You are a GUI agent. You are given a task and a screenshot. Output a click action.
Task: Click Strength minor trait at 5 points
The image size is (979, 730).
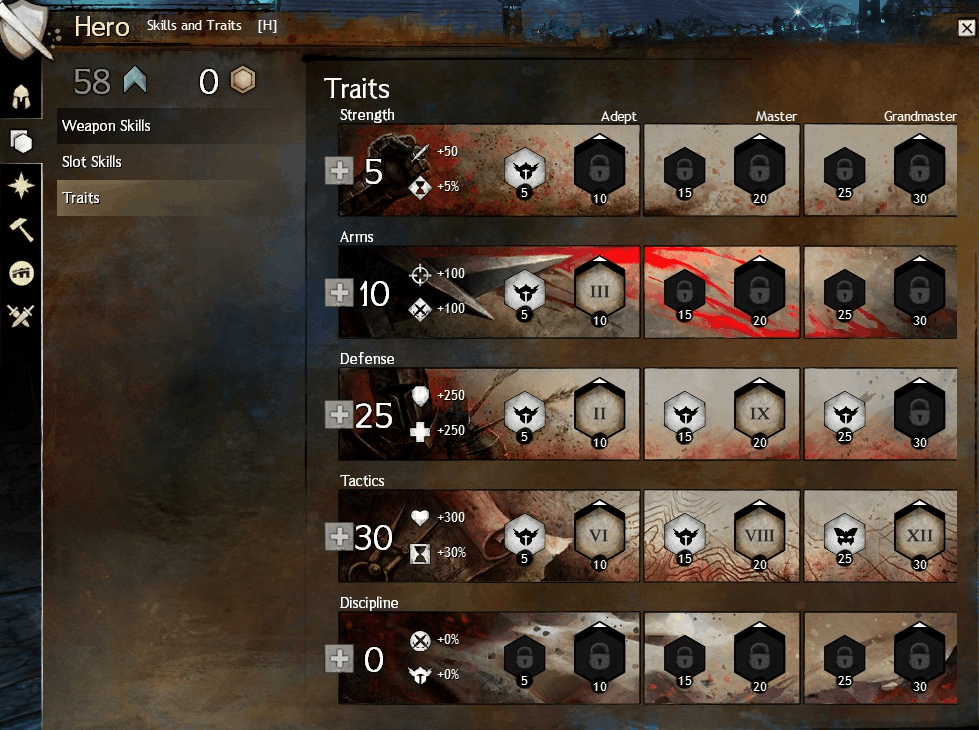coord(523,170)
